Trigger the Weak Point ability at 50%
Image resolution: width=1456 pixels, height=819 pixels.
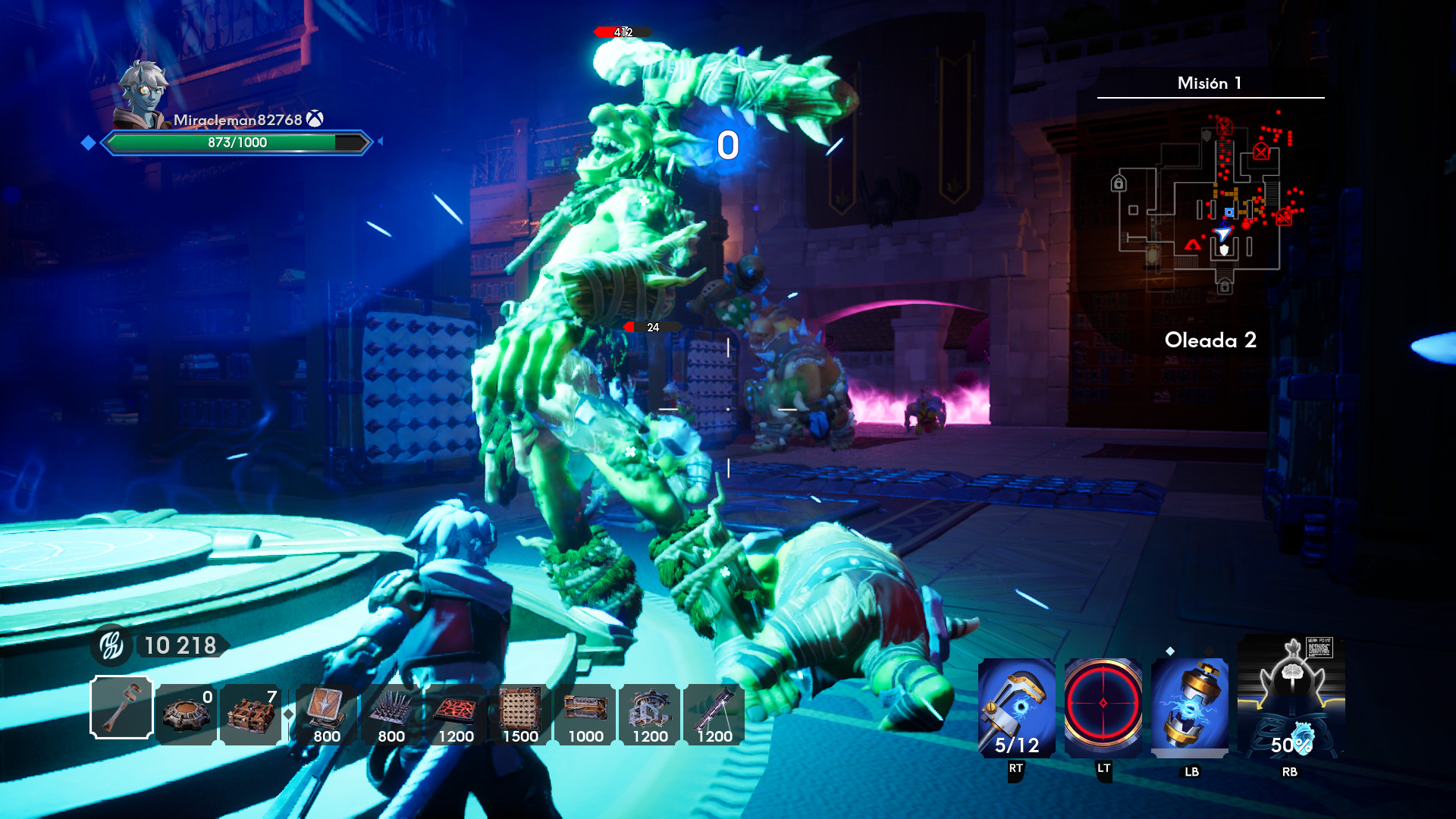point(1291,698)
